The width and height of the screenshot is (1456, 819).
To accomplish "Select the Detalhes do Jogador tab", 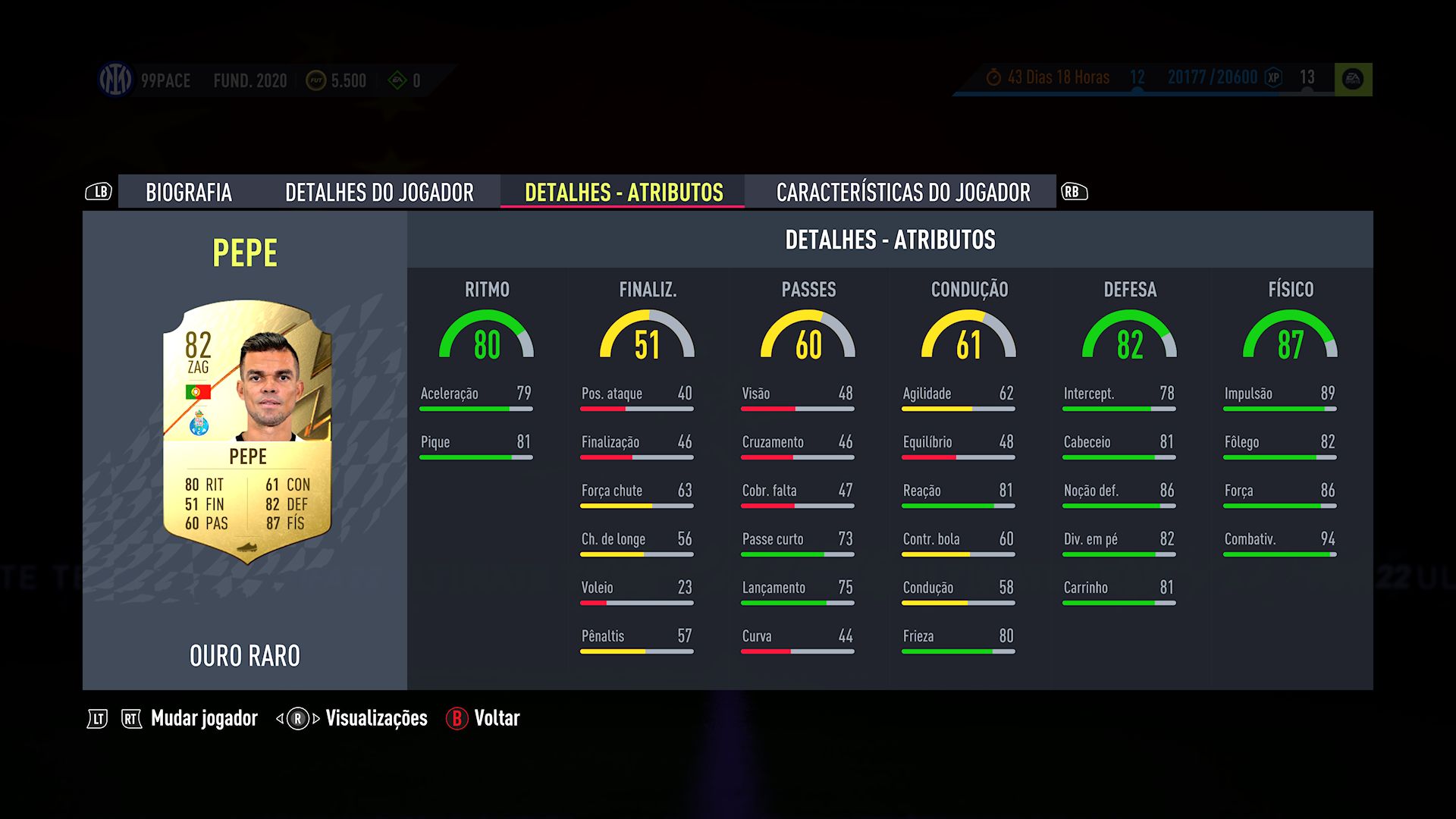I will tap(380, 193).
